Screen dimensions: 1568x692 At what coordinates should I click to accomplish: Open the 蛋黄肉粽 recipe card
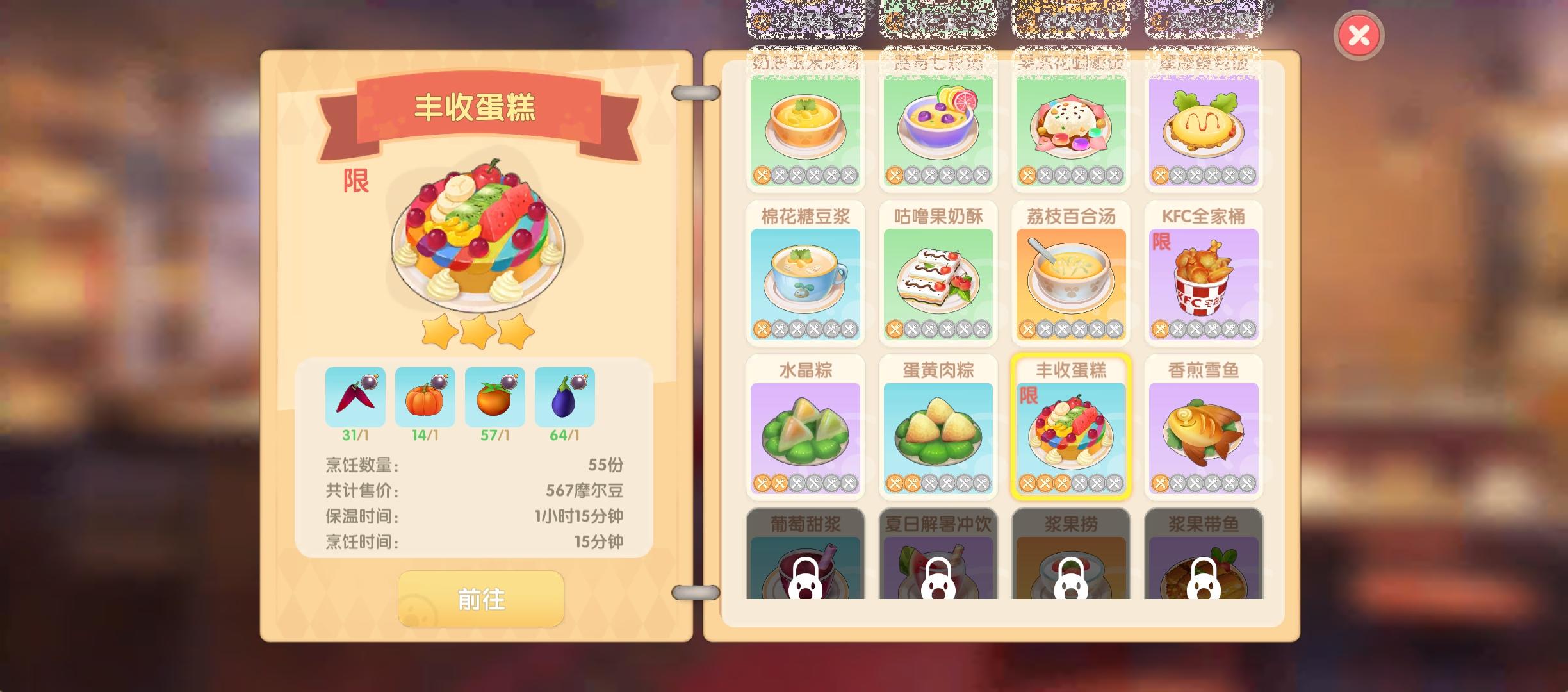[938, 426]
